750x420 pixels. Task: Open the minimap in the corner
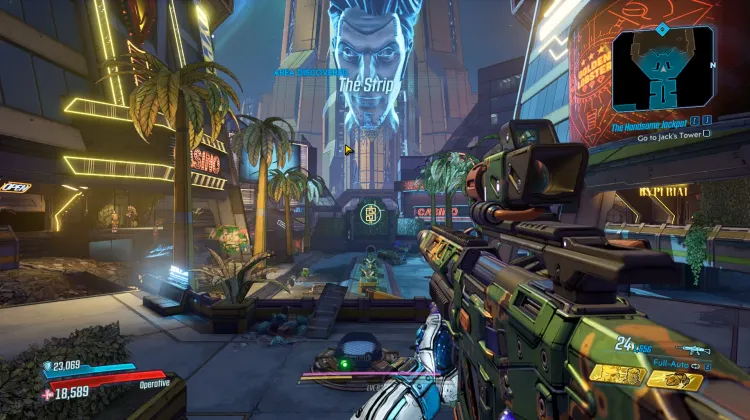pos(662,68)
